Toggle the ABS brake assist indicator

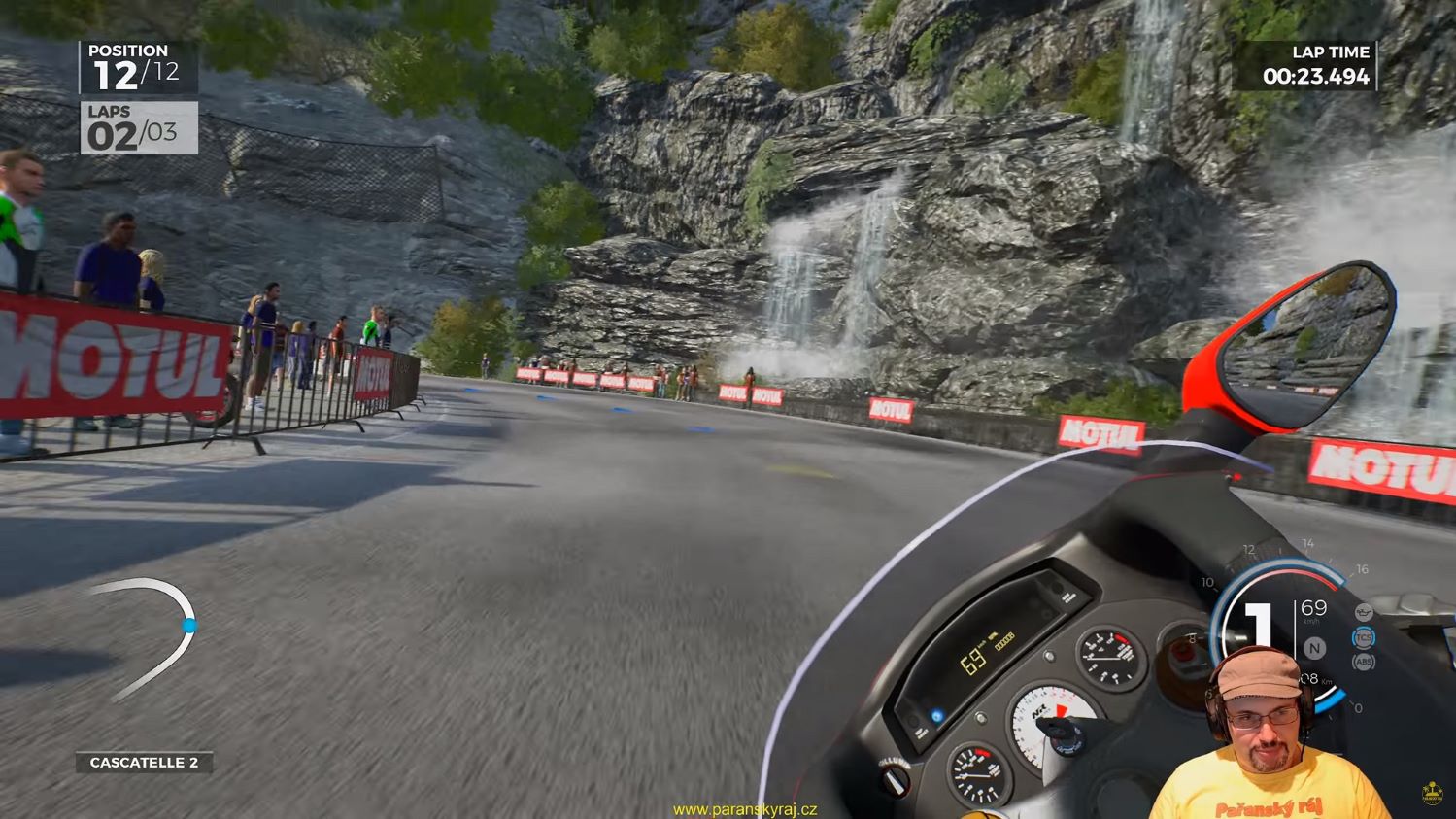coord(1364,663)
